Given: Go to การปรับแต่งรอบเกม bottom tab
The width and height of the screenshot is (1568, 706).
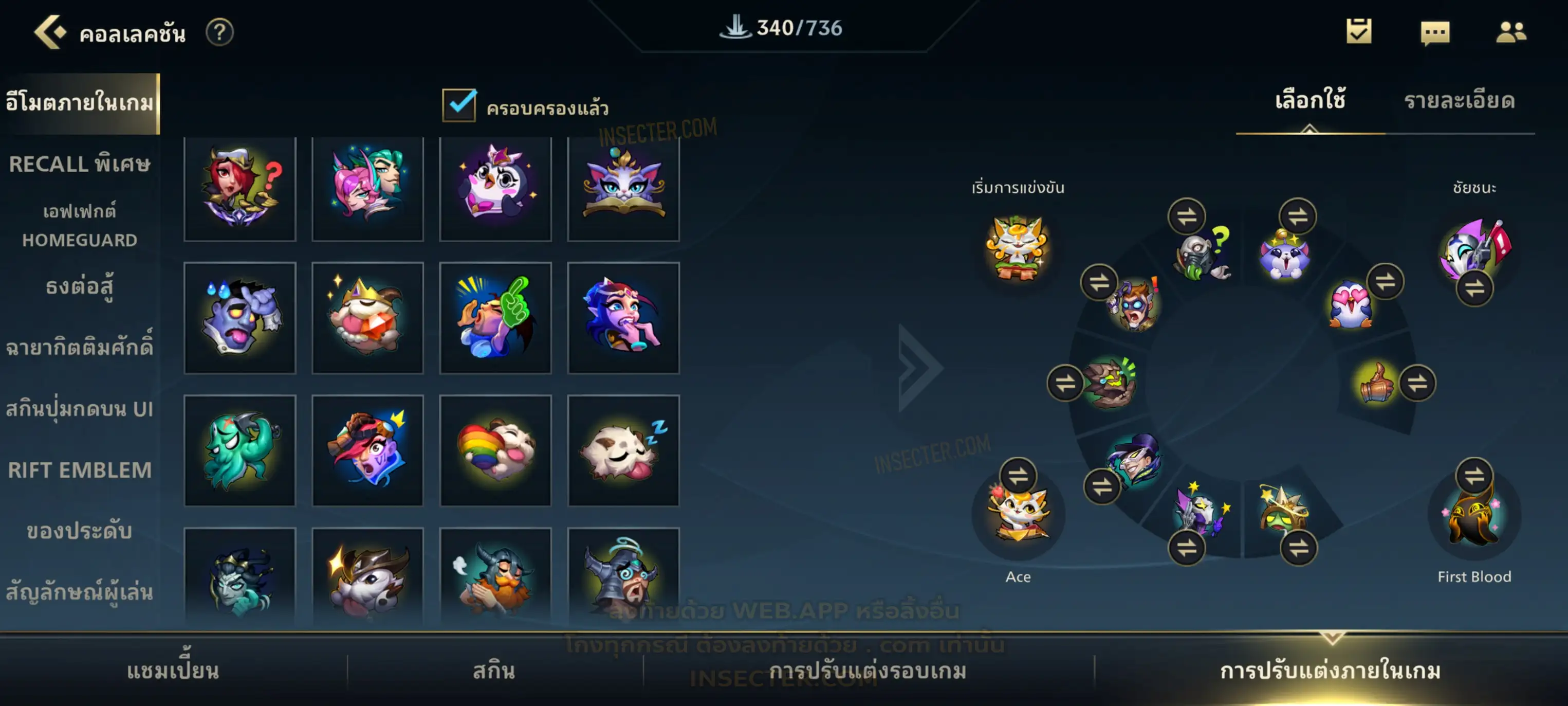Looking at the screenshot, I should tap(868, 671).
